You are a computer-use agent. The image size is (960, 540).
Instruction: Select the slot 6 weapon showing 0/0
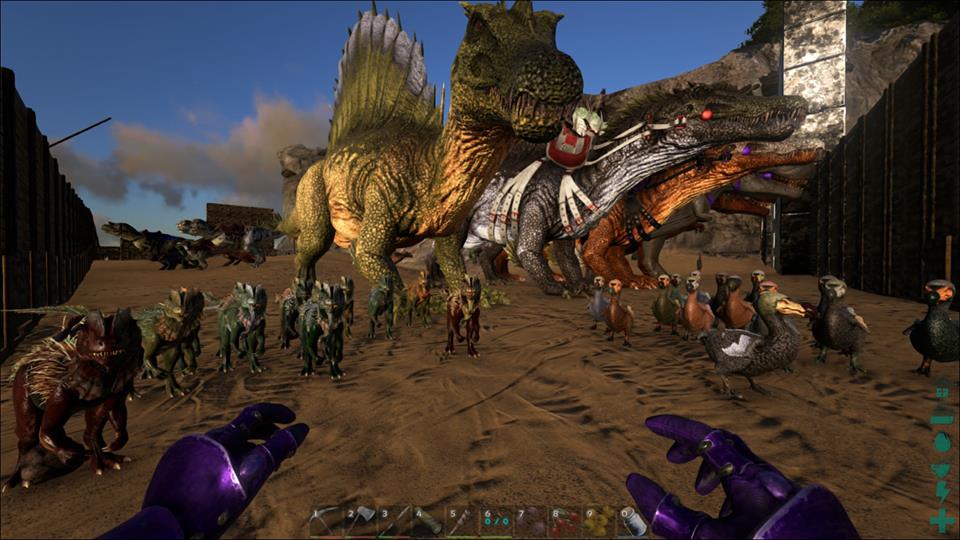(x=497, y=521)
